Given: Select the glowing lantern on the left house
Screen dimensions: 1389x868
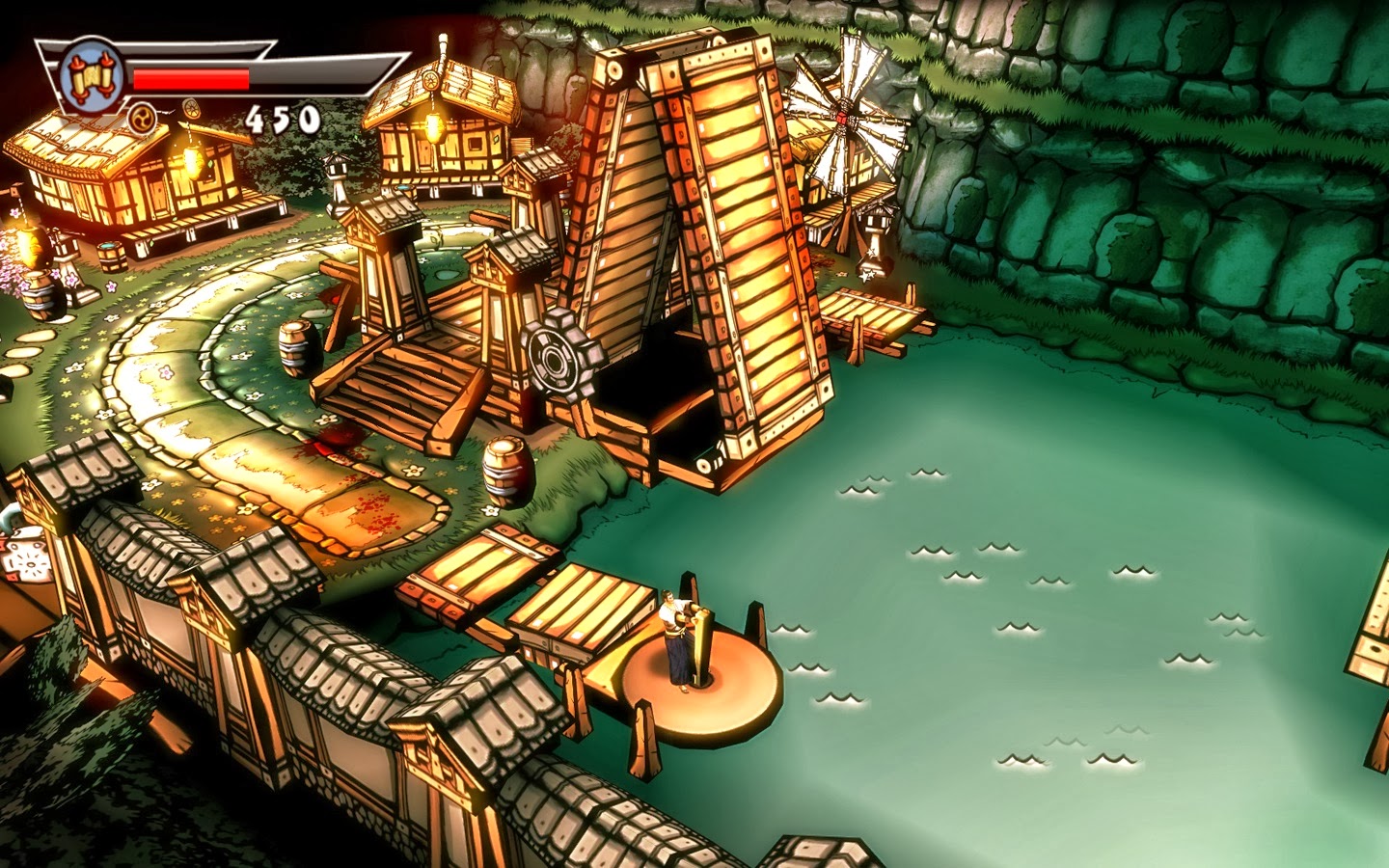Looking at the screenshot, I should pyautogui.click(x=194, y=159).
